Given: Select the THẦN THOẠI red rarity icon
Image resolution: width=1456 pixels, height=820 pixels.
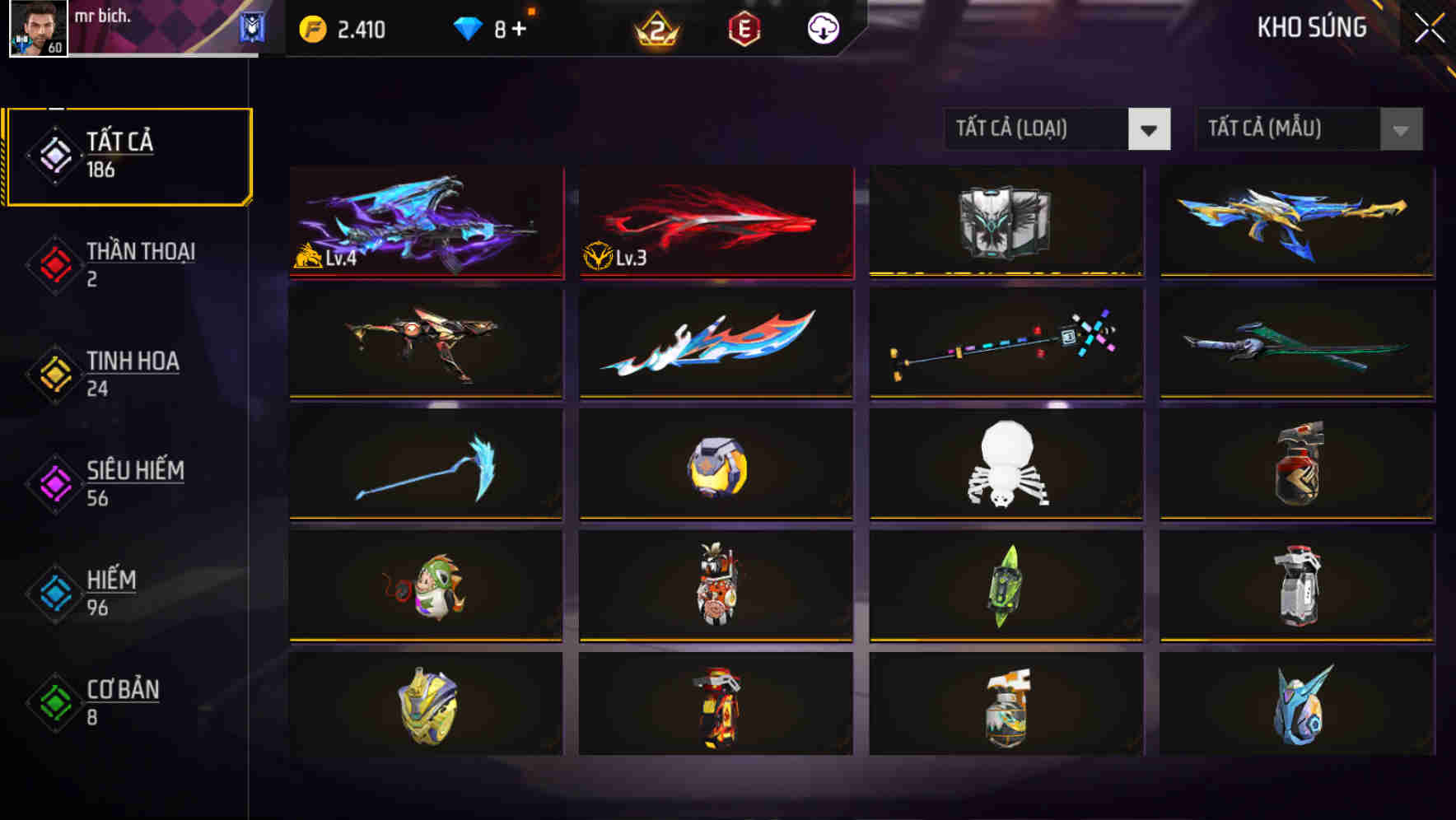Looking at the screenshot, I should (53, 265).
